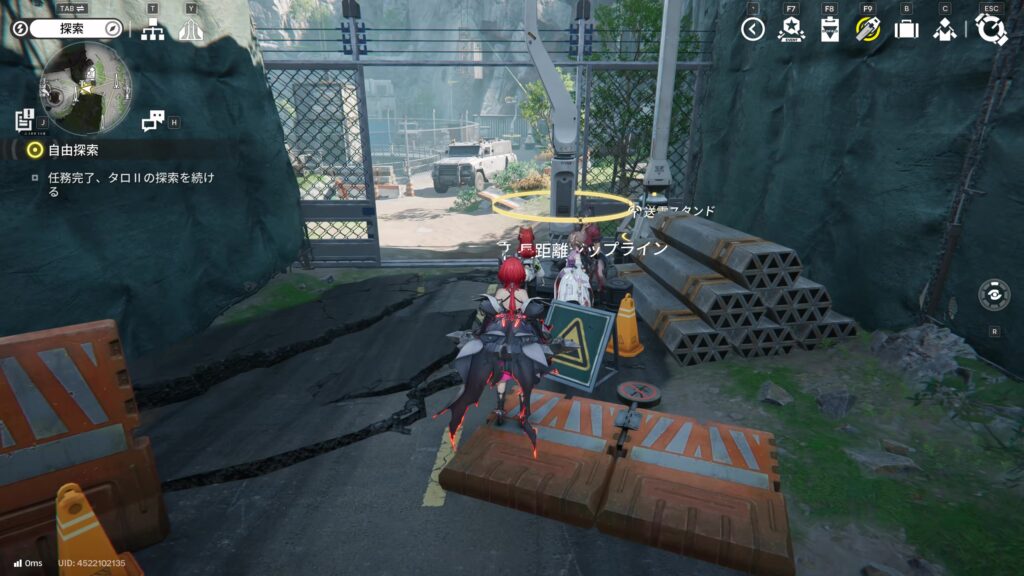This screenshot has height=576, width=1024.
Task: Open the operator character icon
Action: (944, 30)
